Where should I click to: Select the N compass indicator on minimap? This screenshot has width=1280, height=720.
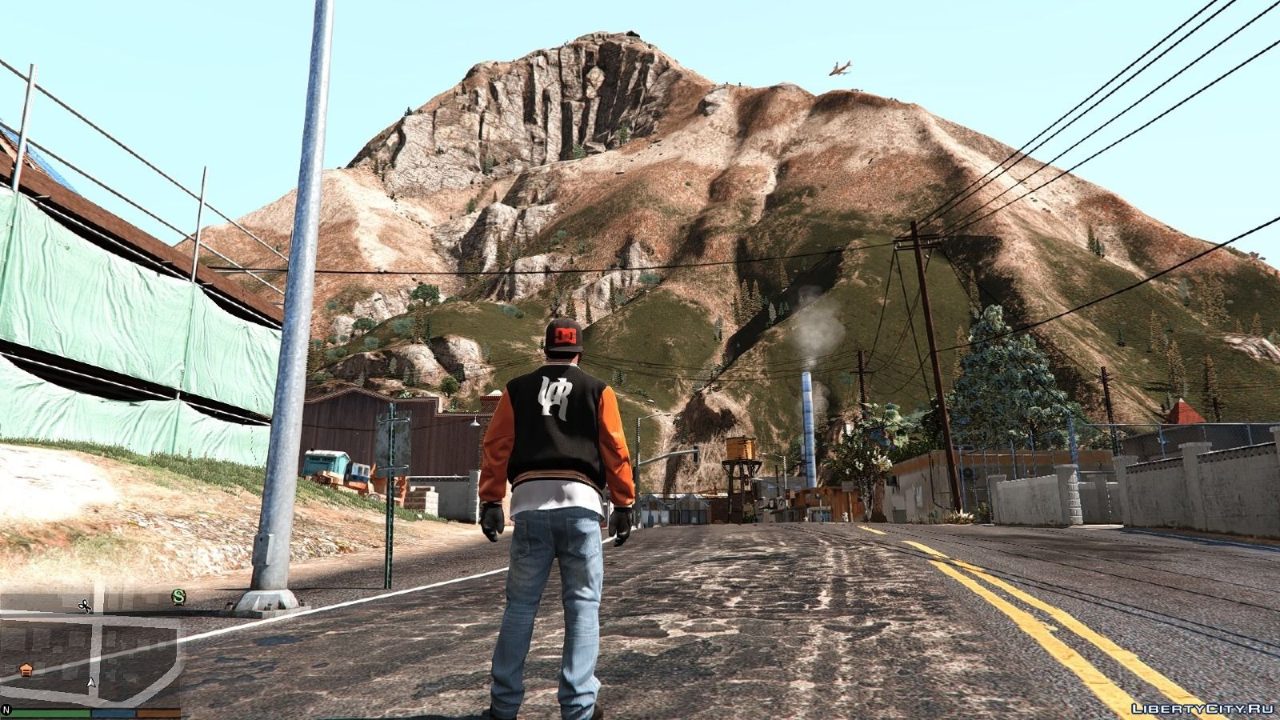7,709
